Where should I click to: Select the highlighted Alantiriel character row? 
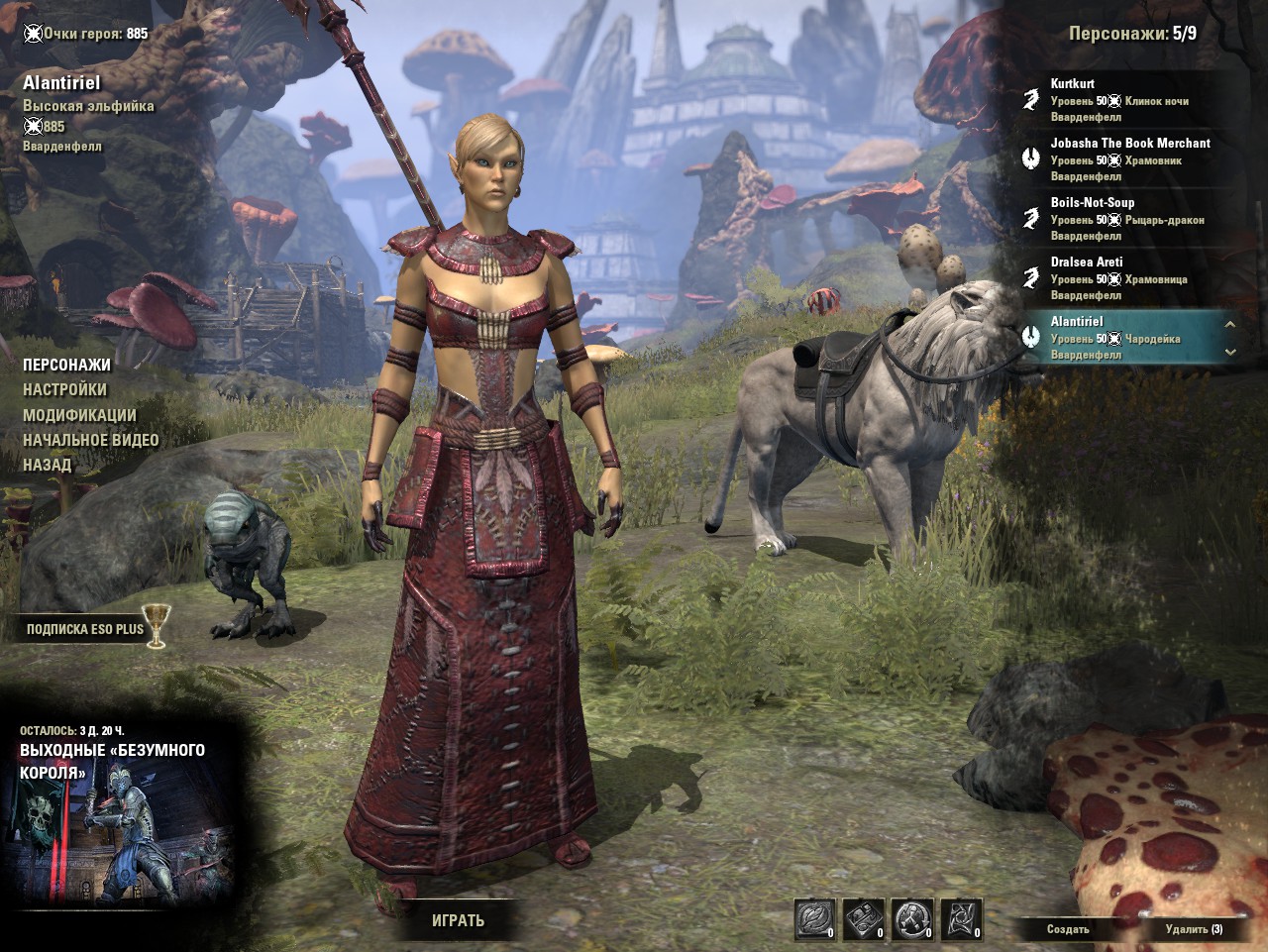(1119, 338)
